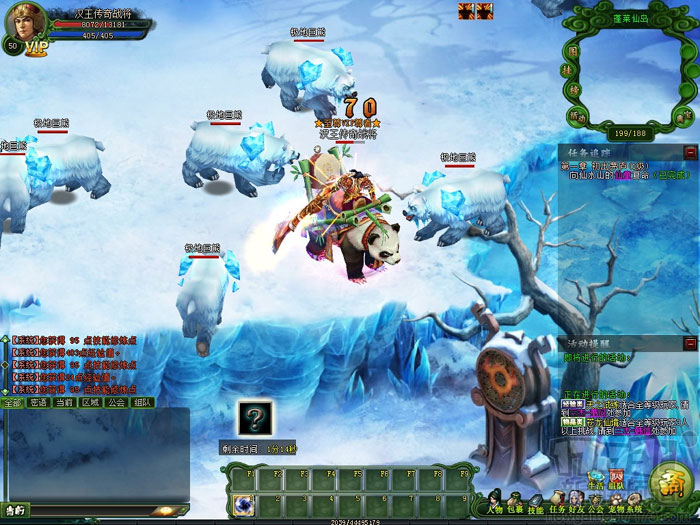Switch chat to the 公会 guild tab
The height and width of the screenshot is (525, 700).
pos(116,402)
